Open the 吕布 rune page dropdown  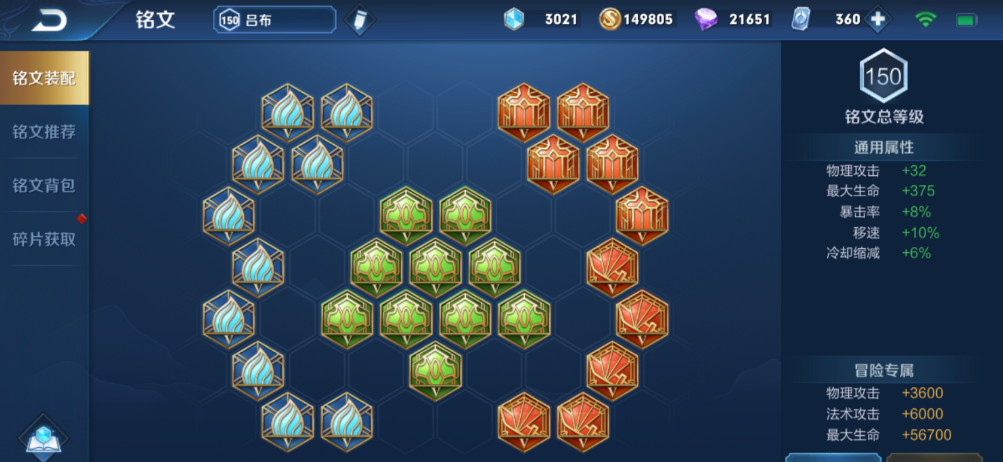(x=274, y=19)
